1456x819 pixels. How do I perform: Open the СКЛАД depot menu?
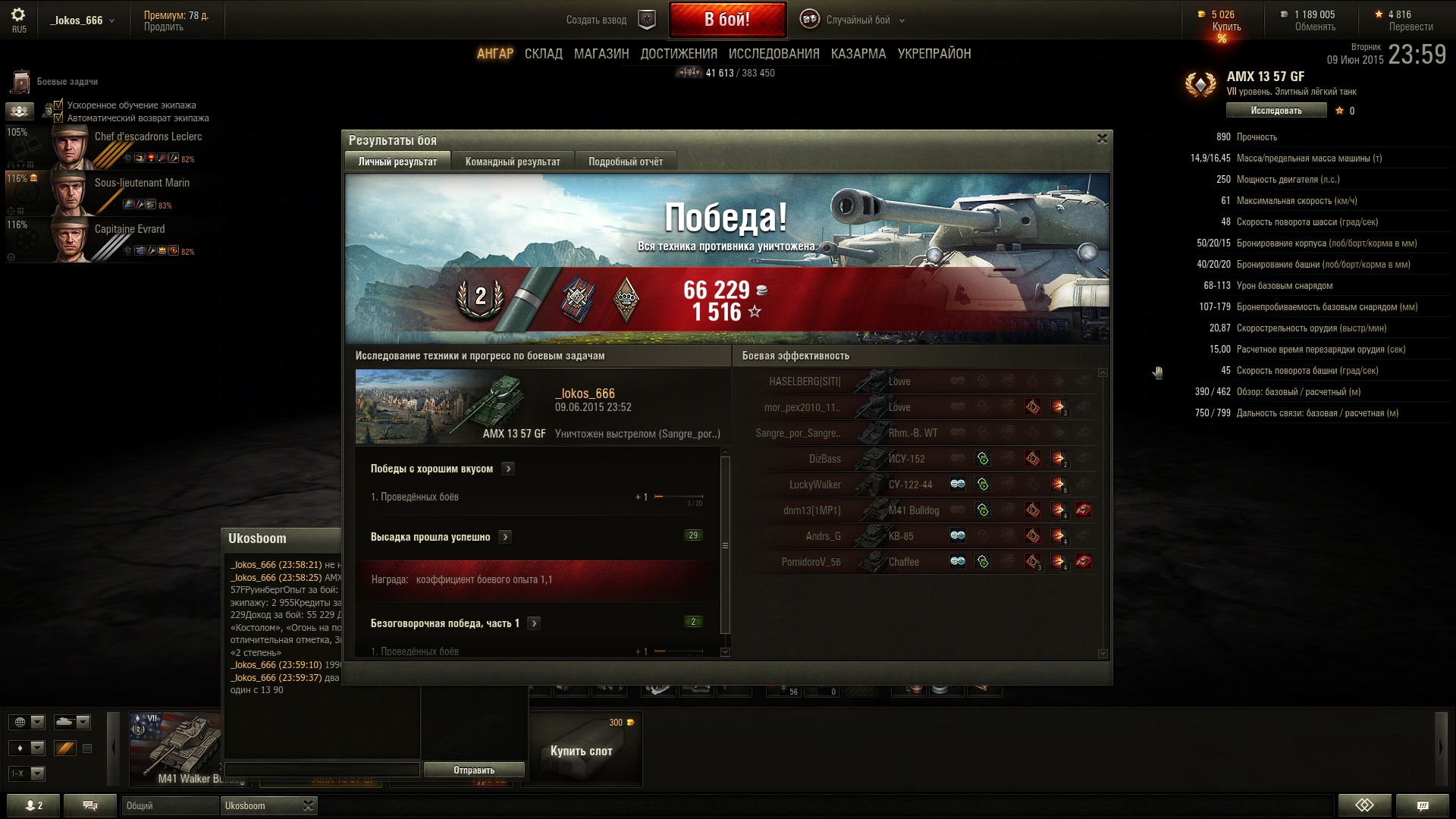(x=543, y=54)
